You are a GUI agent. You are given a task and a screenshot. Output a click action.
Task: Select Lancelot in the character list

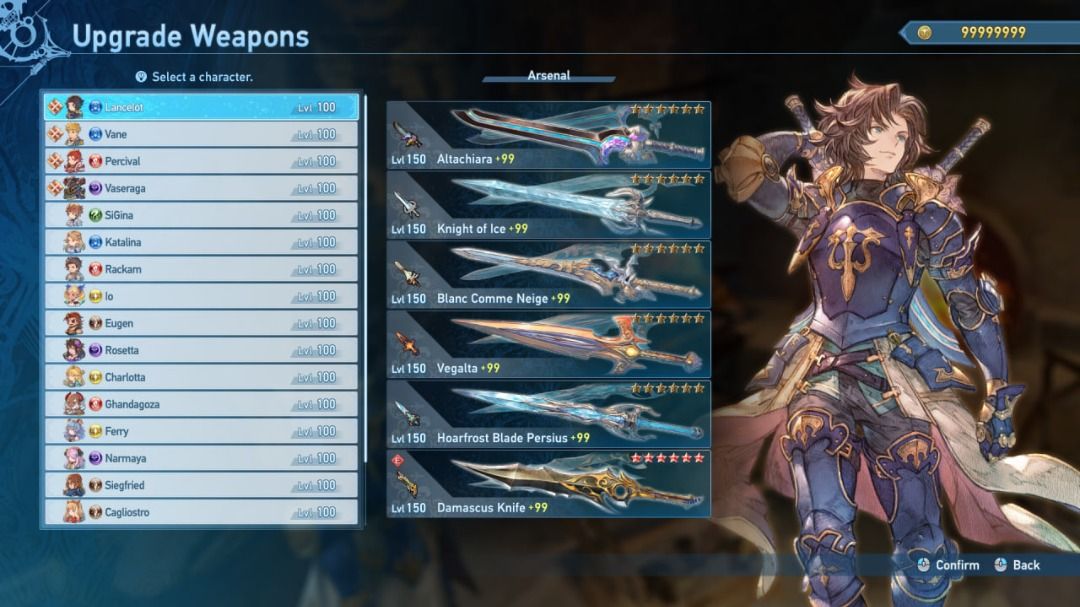coord(200,107)
